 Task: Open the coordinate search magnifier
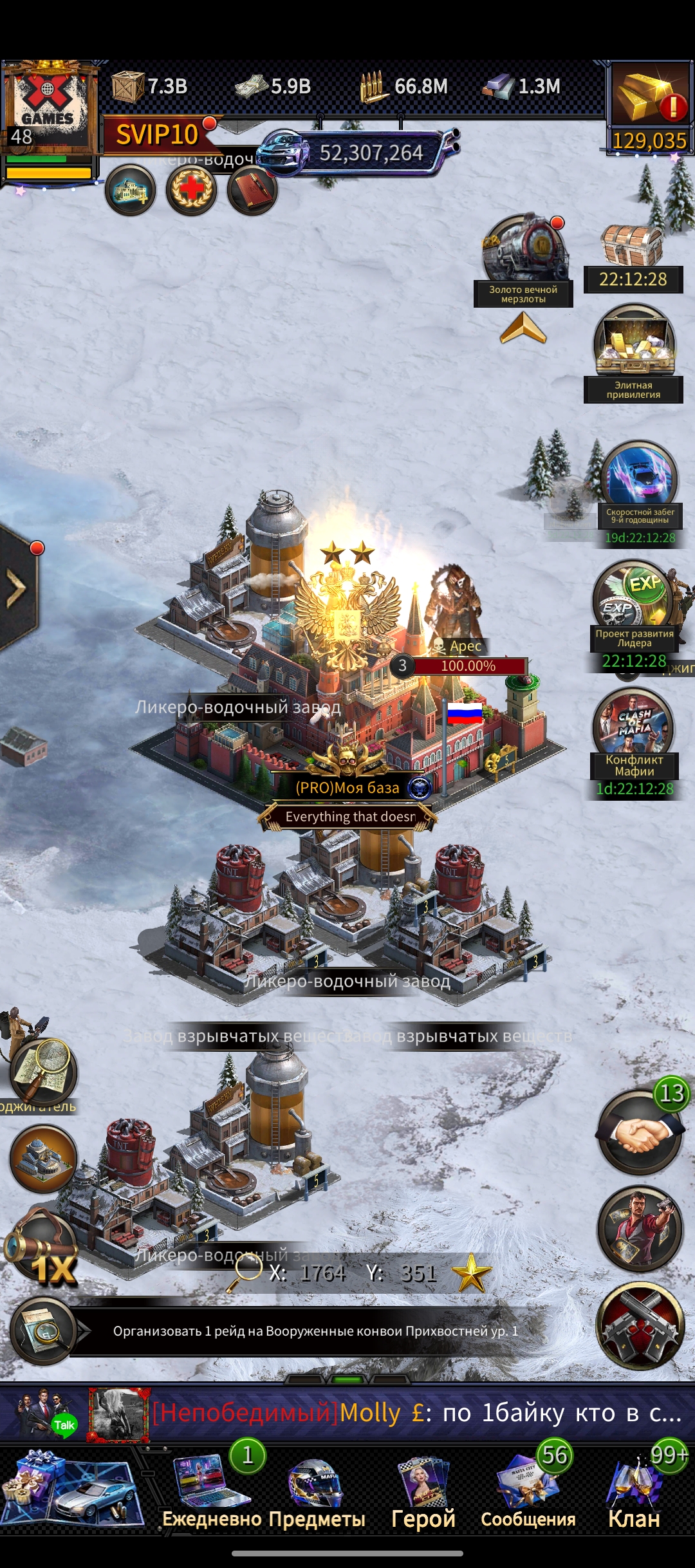click(x=245, y=1273)
